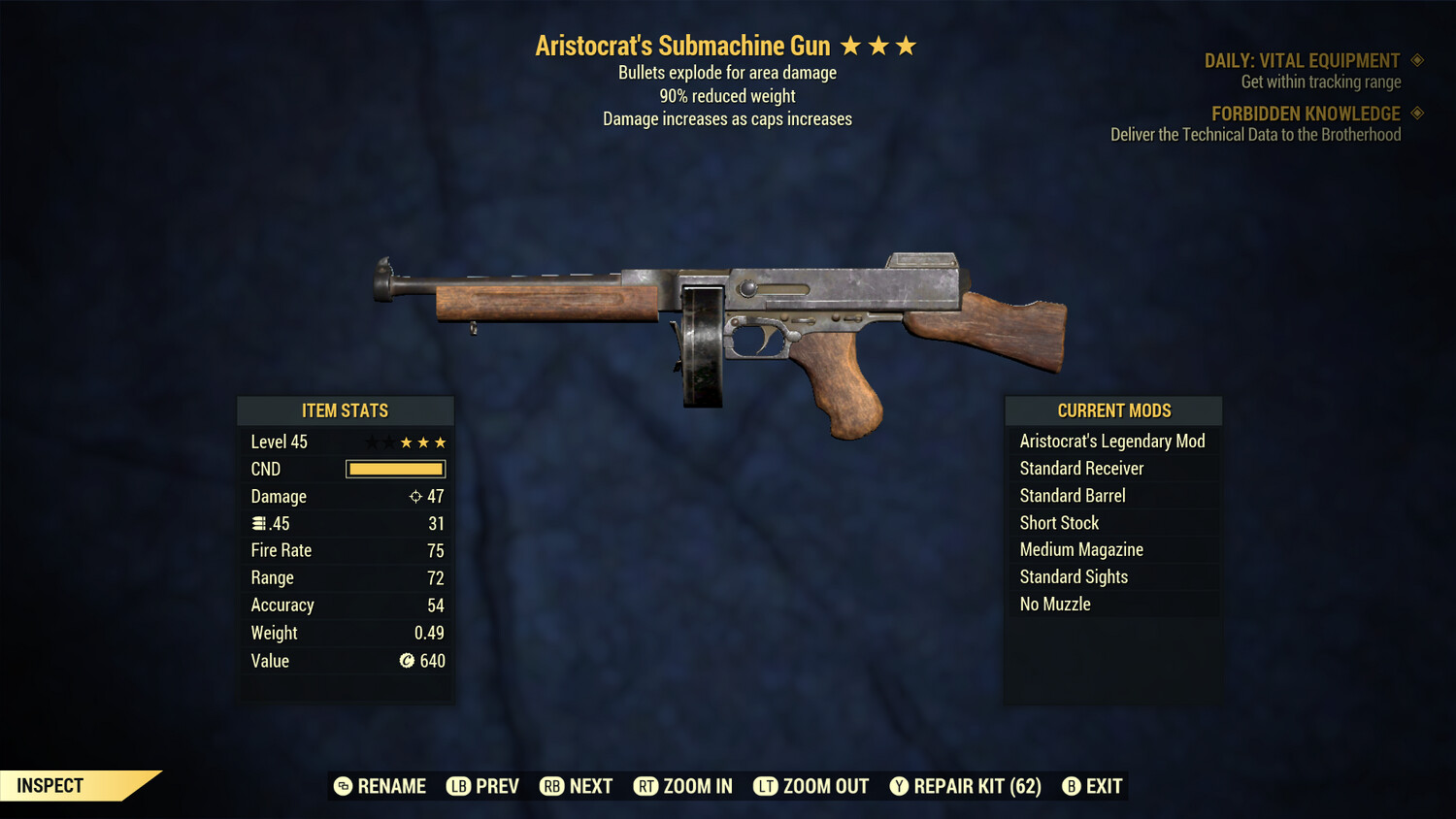The height and width of the screenshot is (819, 1456).
Task: Click the crosshair icon beside Damage 47
Action: [x=416, y=496]
